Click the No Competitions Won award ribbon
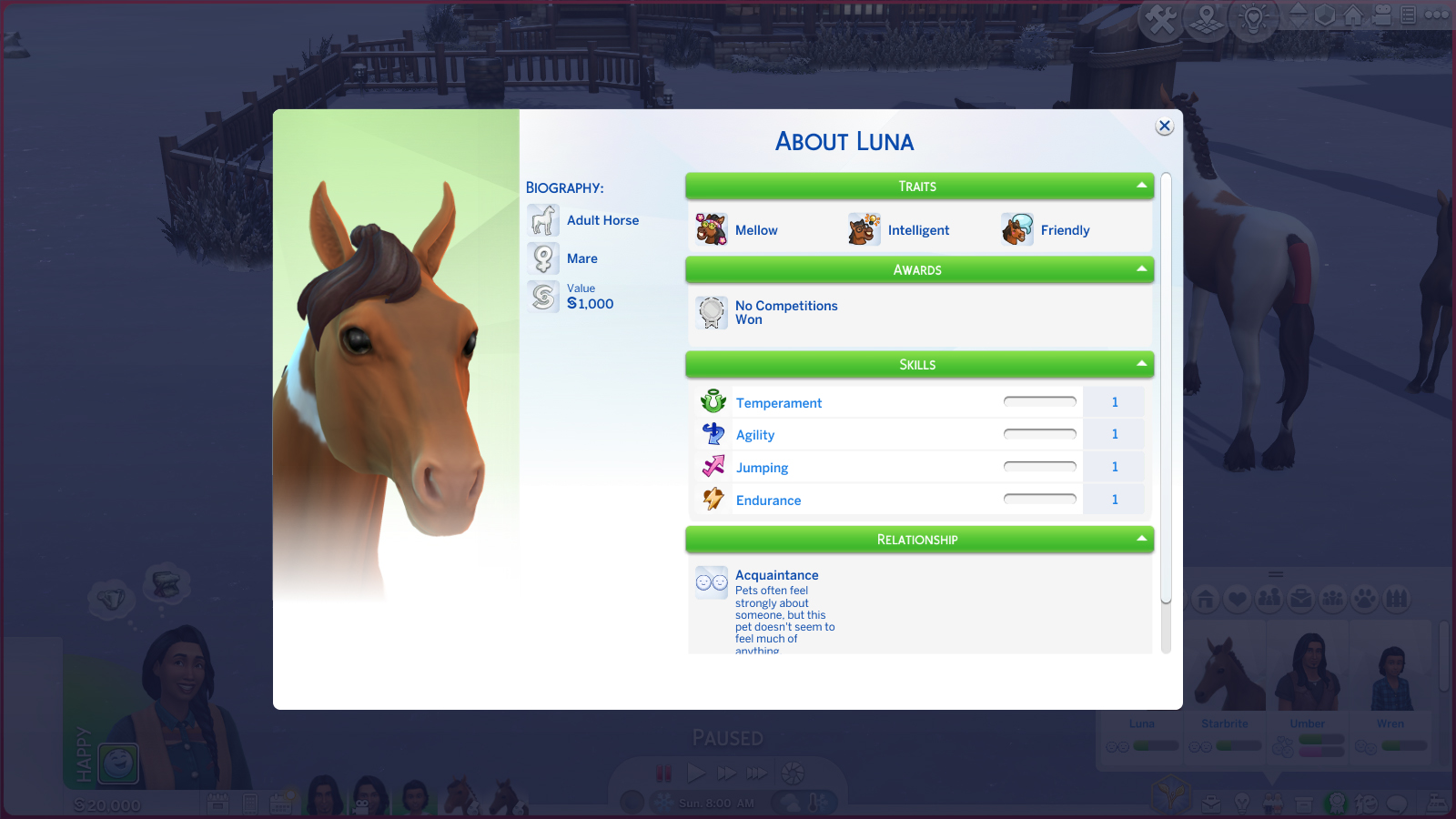The height and width of the screenshot is (819, 1456). (x=712, y=313)
